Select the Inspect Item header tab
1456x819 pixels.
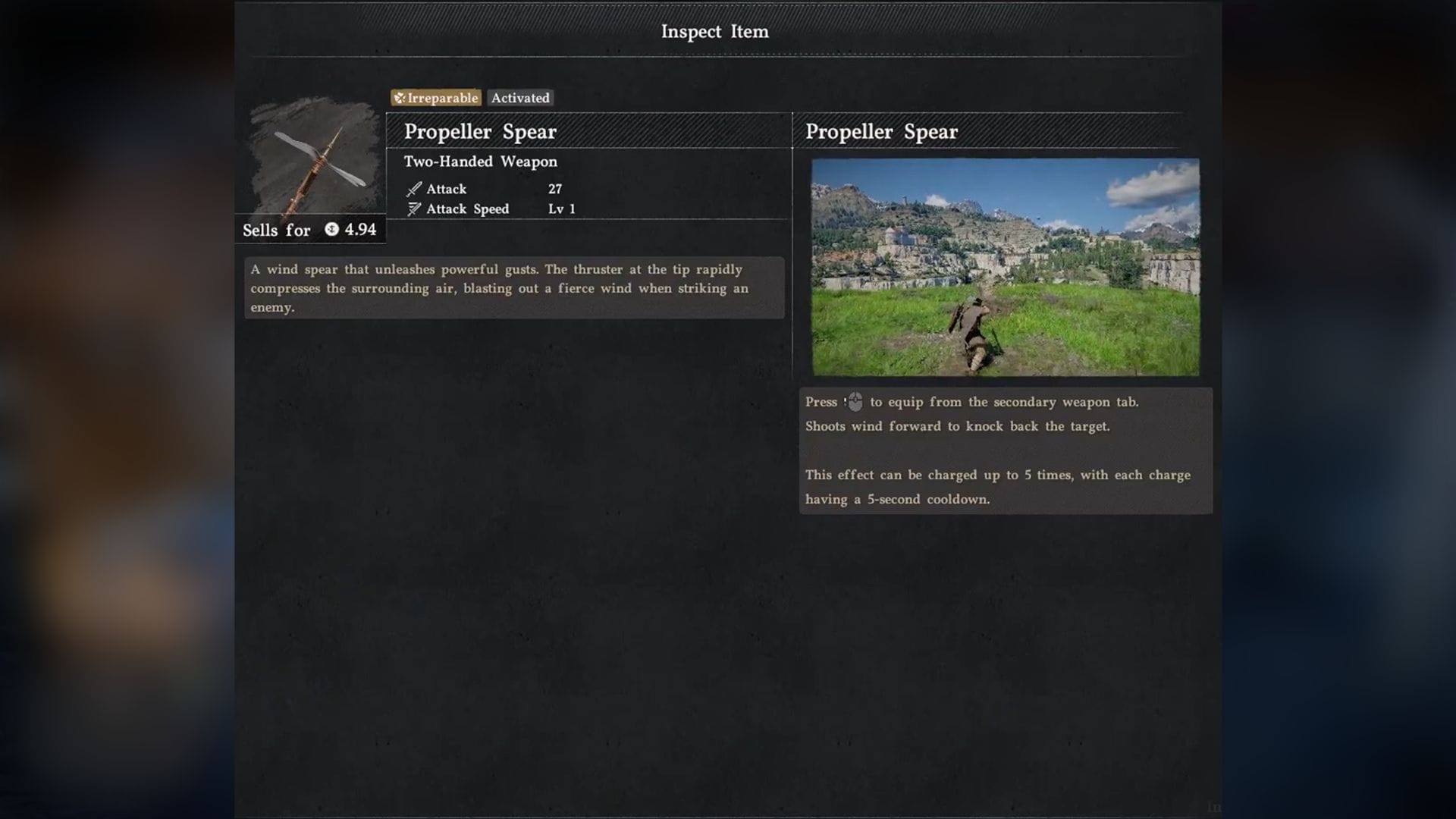click(714, 32)
